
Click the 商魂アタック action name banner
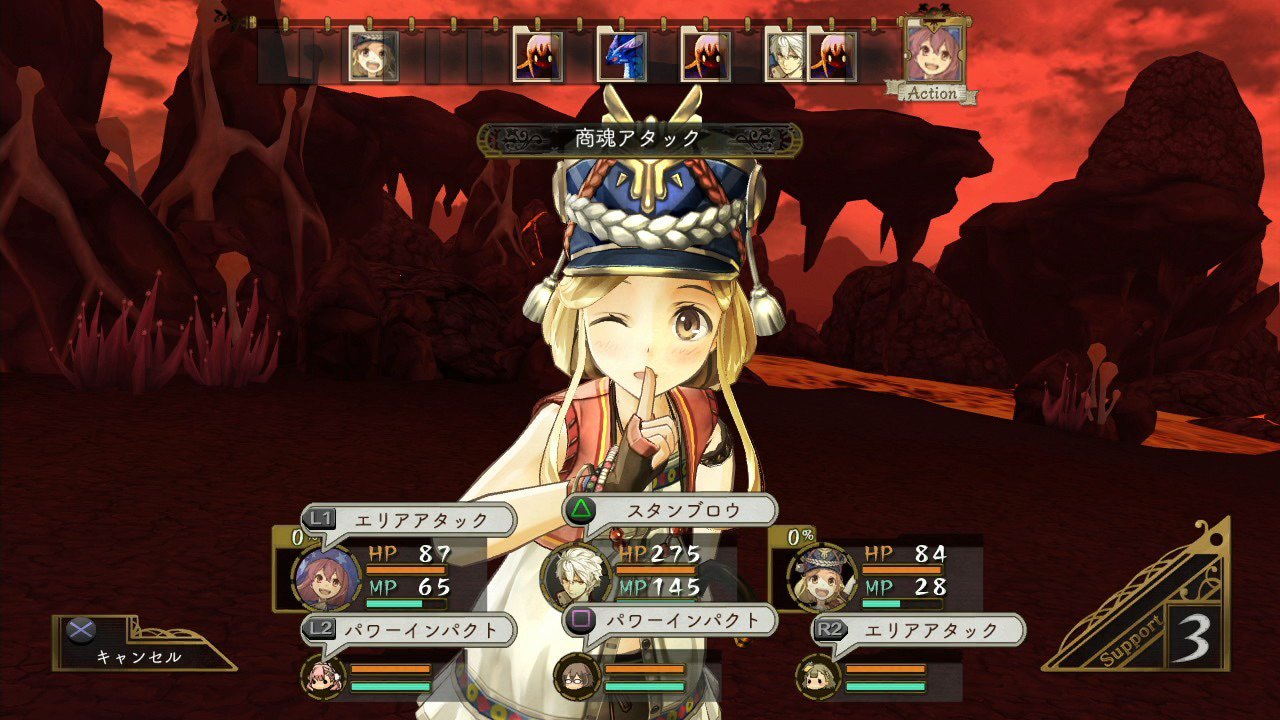tap(639, 139)
